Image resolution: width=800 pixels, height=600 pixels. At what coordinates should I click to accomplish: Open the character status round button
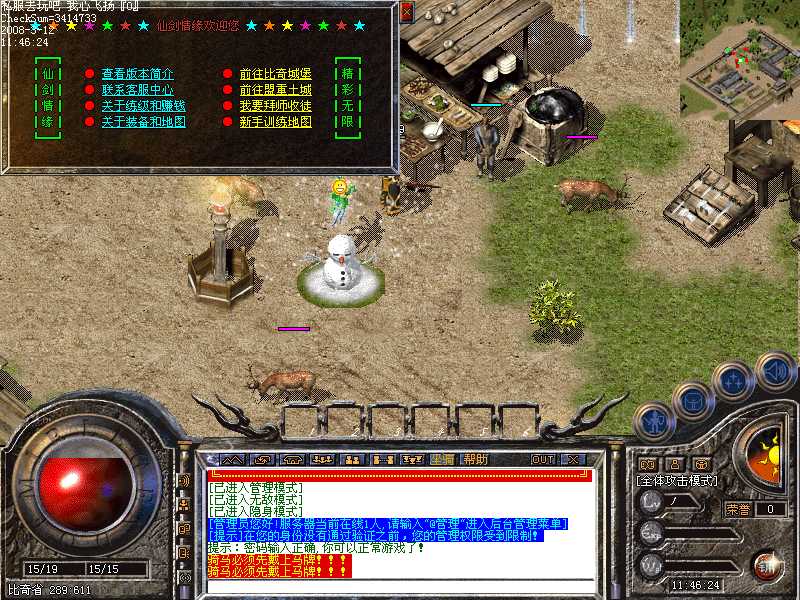652,417
